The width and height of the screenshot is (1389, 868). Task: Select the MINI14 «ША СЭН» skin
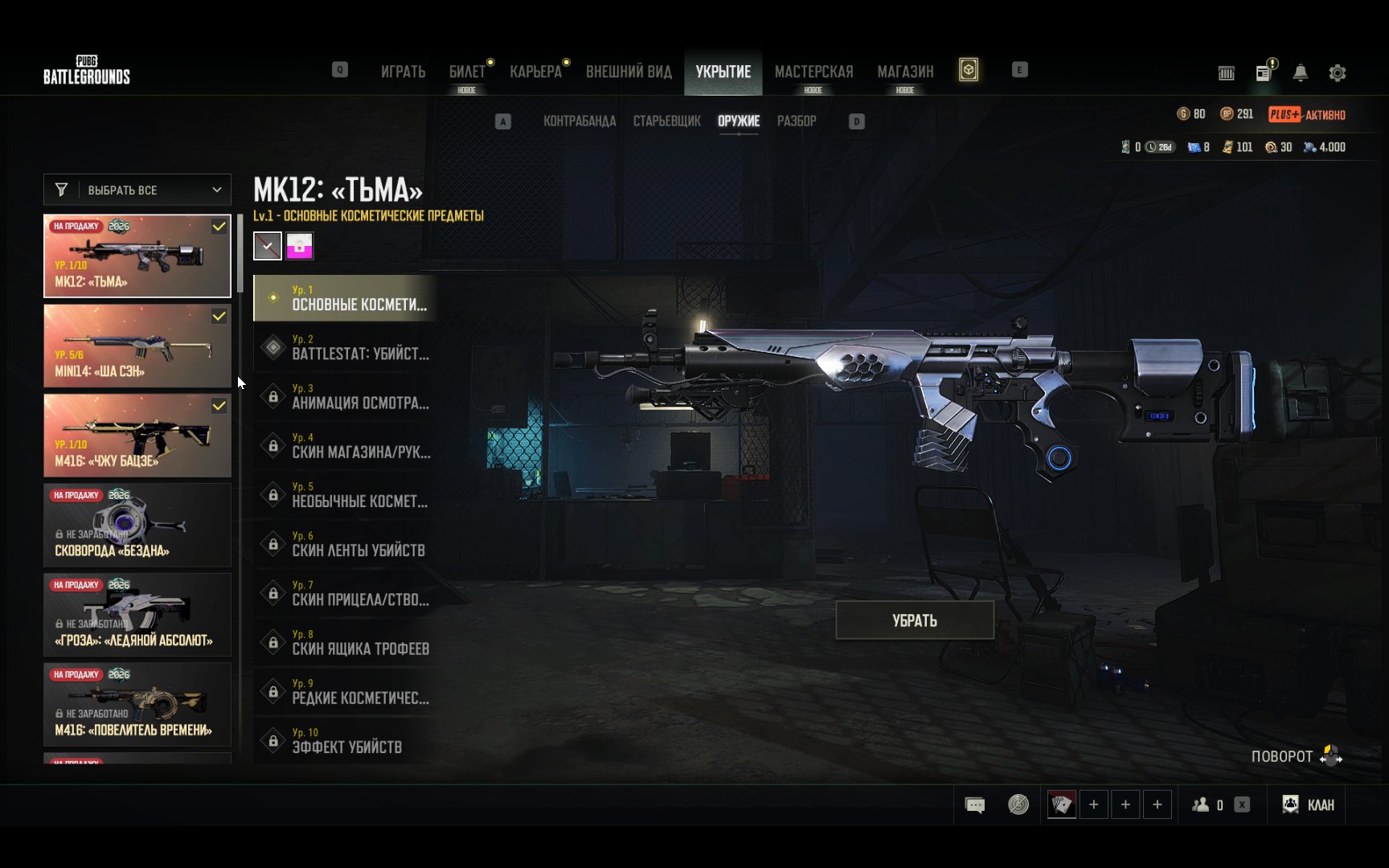point(137,346)
